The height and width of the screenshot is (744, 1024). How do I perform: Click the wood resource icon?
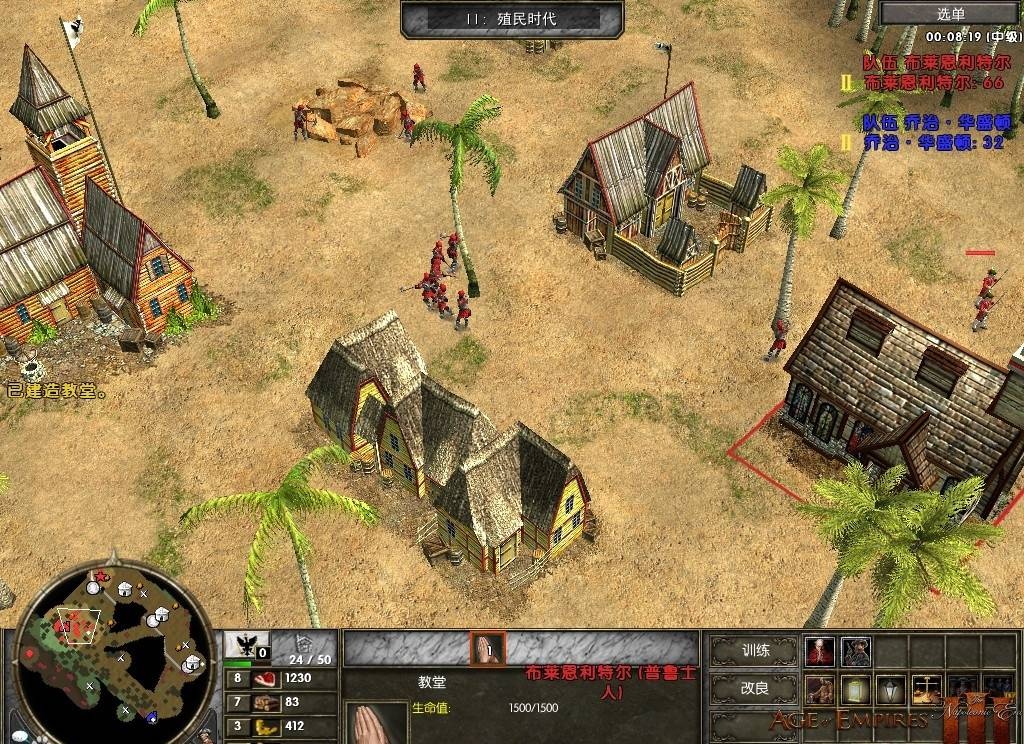coord(266,702)
